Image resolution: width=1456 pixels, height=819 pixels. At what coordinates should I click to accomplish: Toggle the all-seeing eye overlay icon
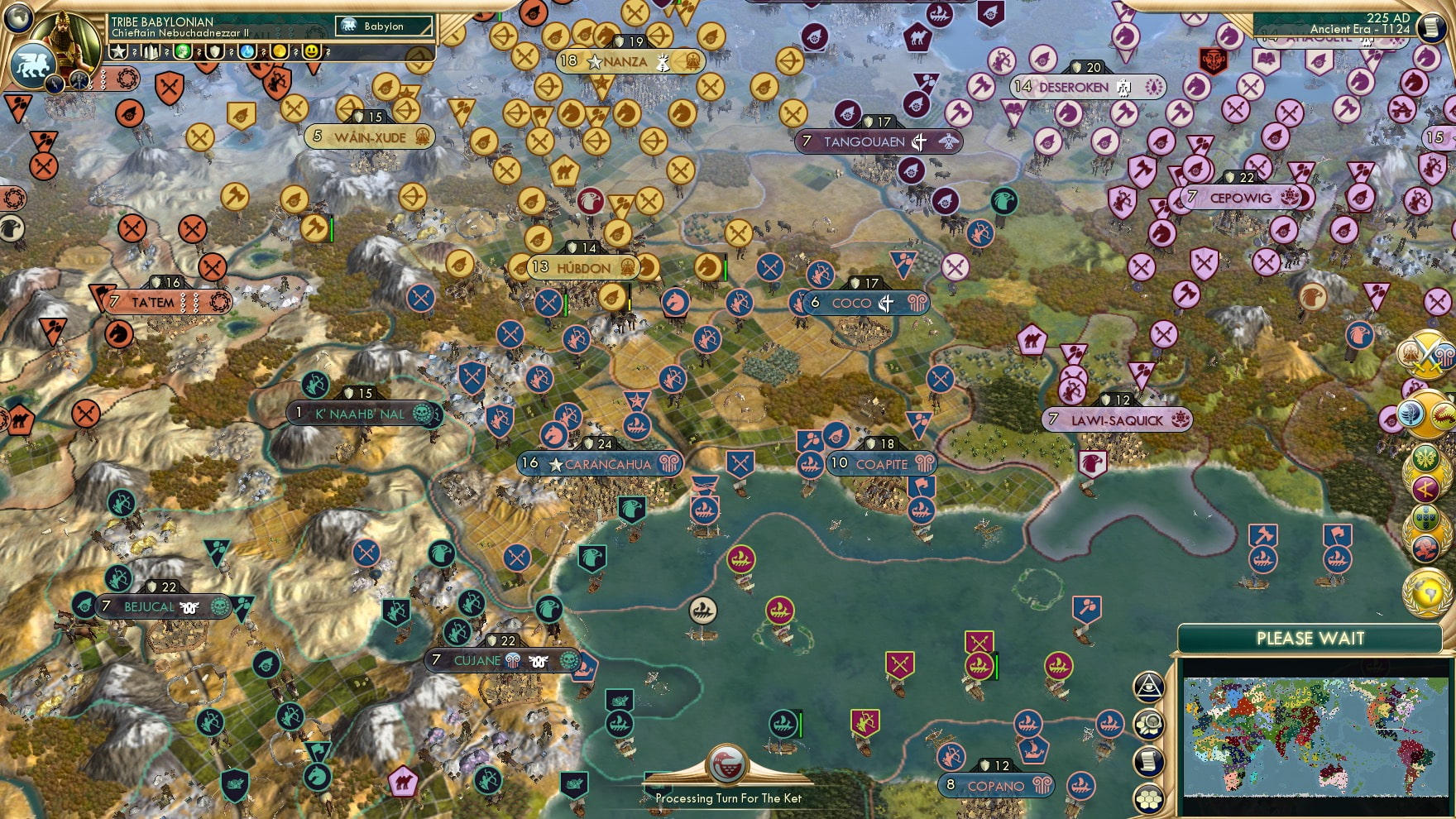pos(1148,687)
